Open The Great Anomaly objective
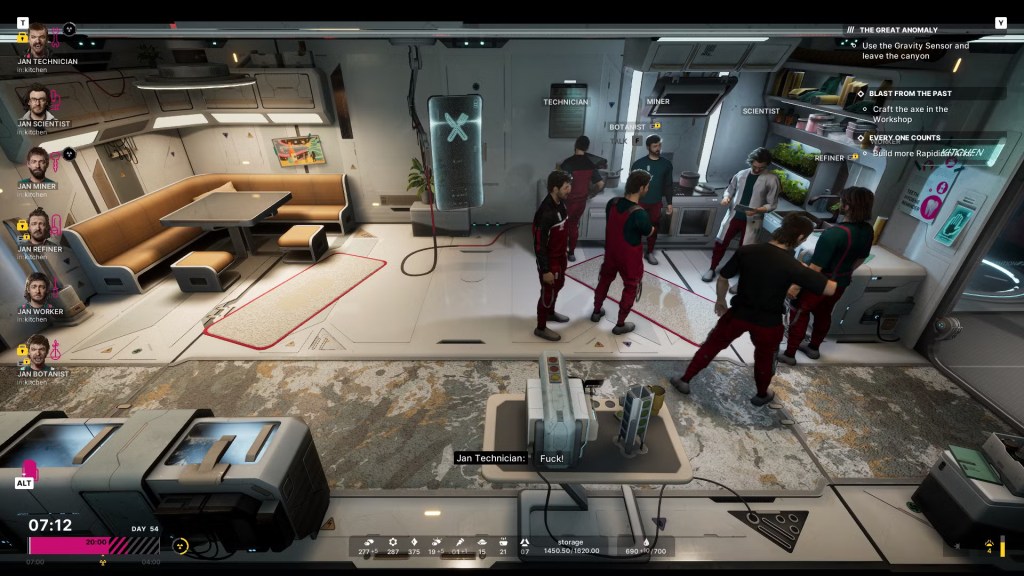 click(x=900, y=30)
